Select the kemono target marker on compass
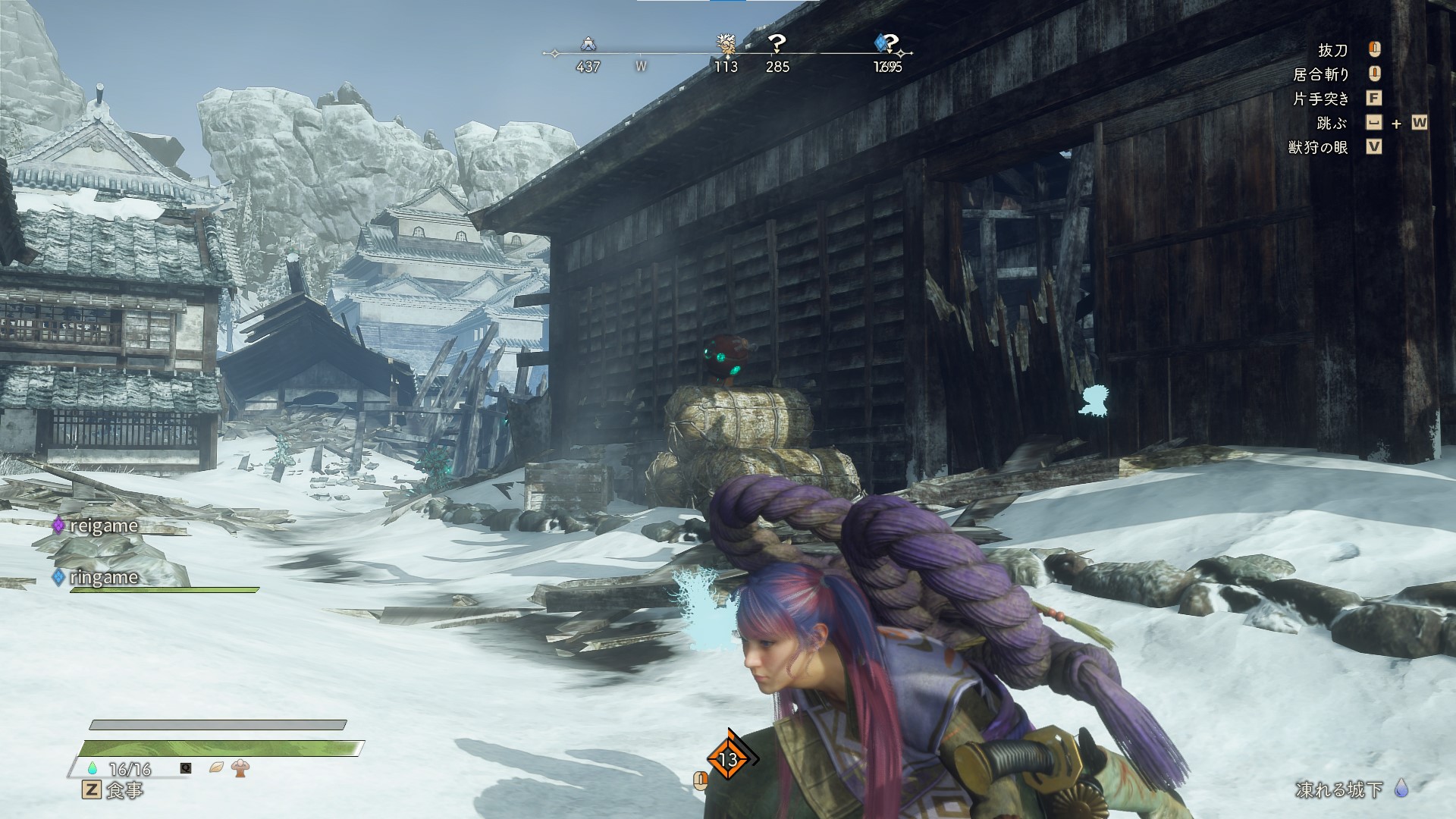Image resolution: width=1456 pixels, height=819 pixels. click(726, 45)
